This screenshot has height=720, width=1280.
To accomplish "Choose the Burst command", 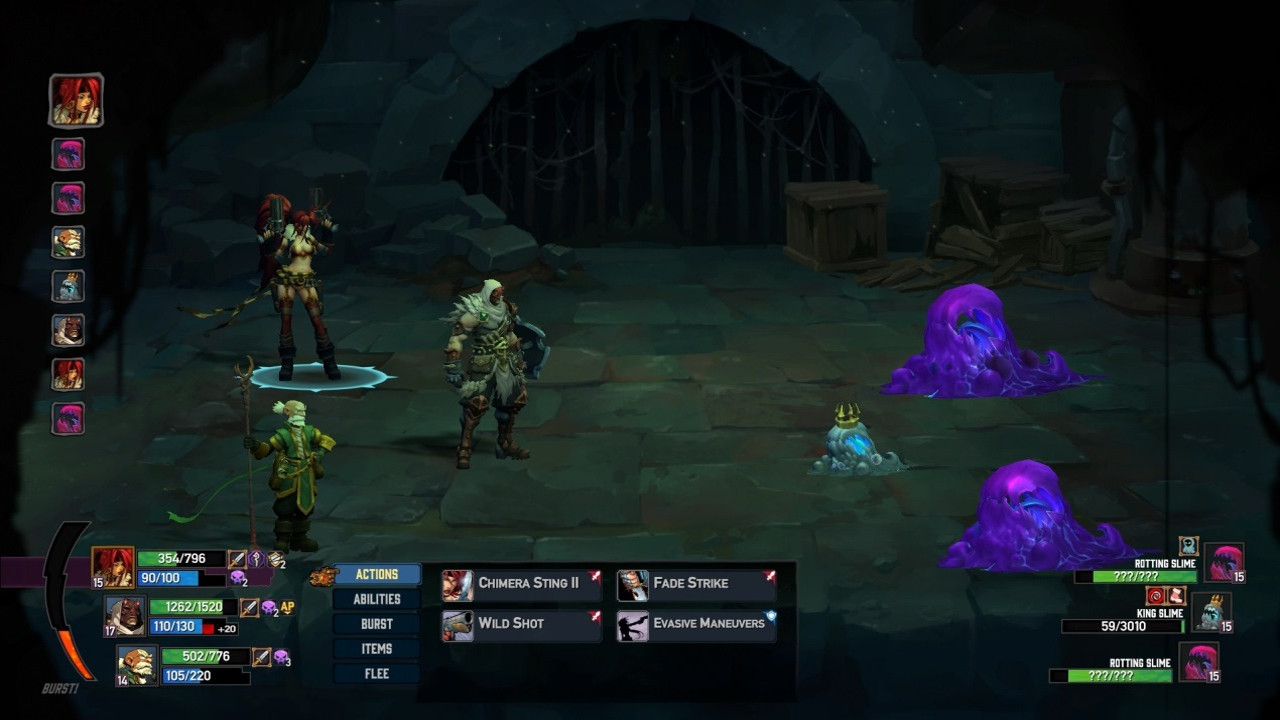I will [377, 624].
